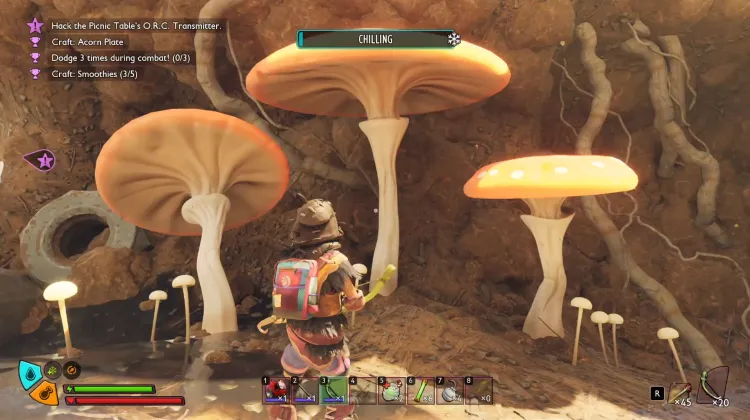
Task: Click the blue water droplet thirst icon
Action: click(30, 375)
